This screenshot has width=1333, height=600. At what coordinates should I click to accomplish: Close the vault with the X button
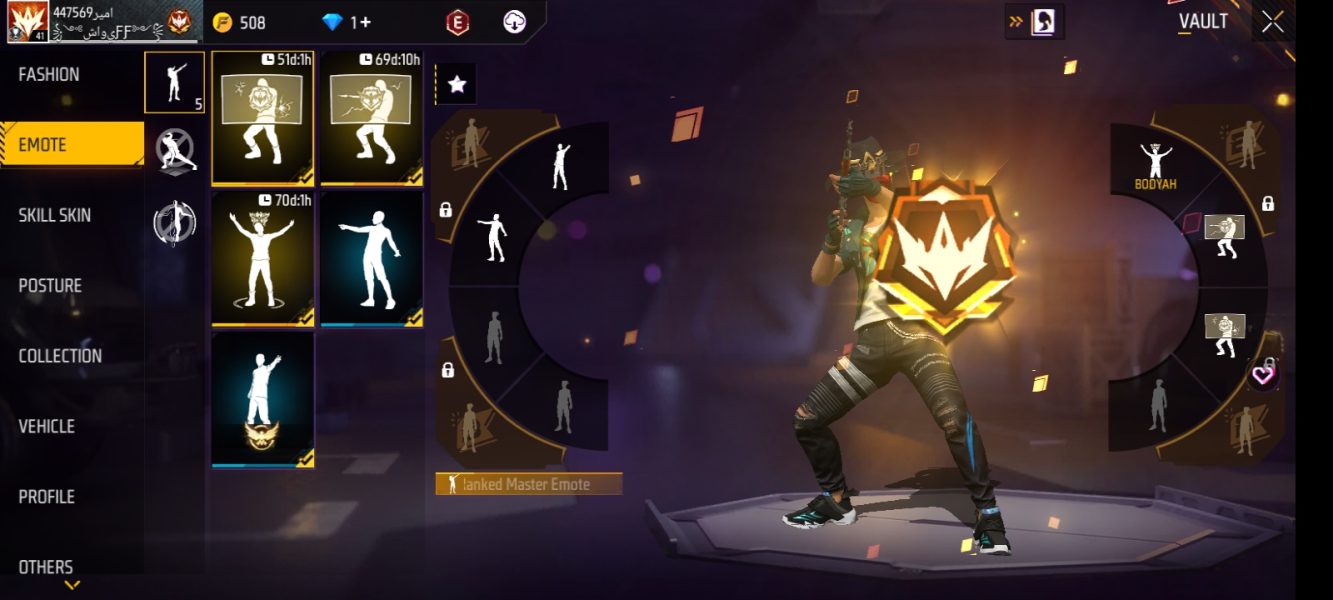[x=1272, y=22]
